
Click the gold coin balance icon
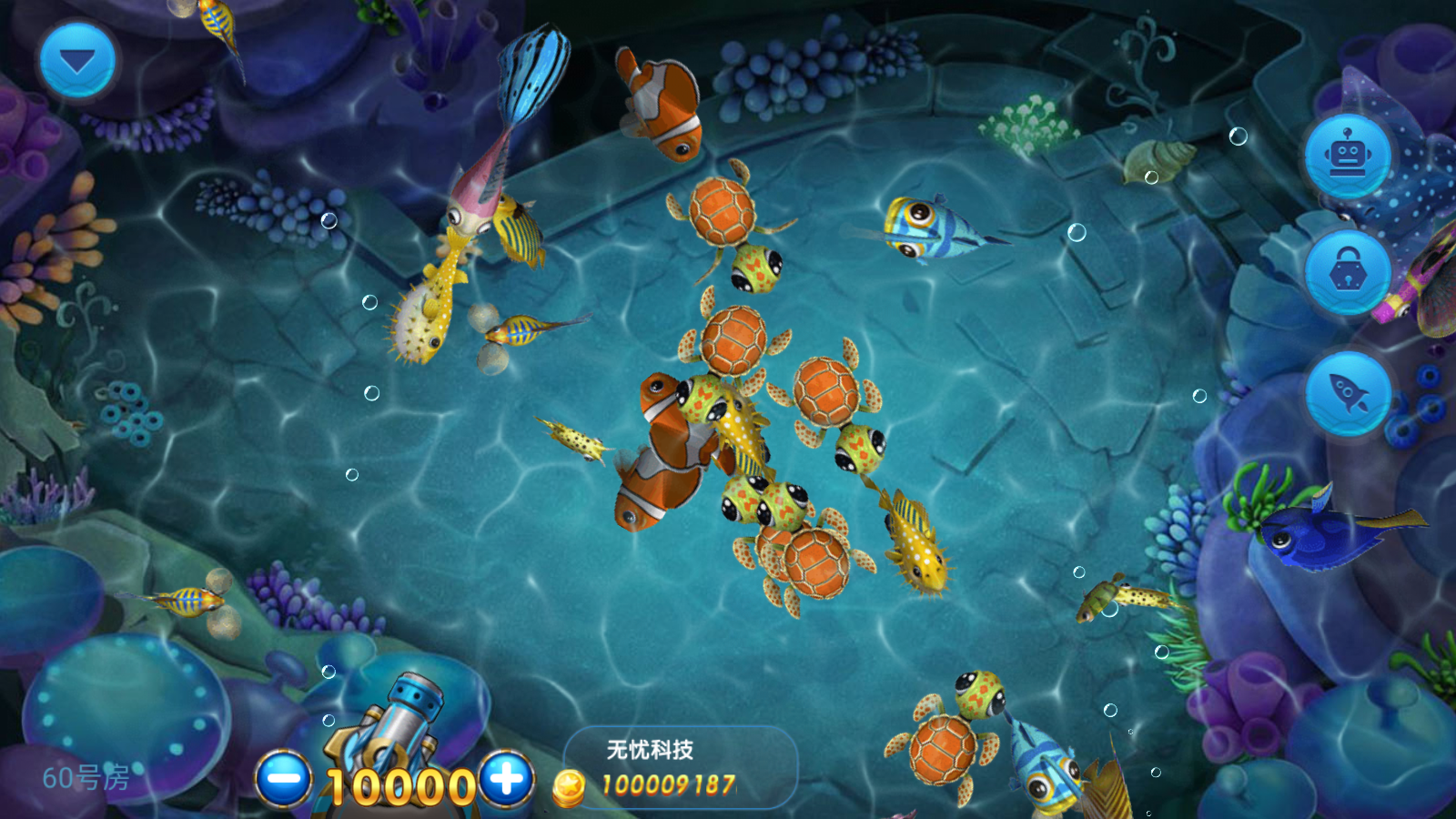pos(569,786)
